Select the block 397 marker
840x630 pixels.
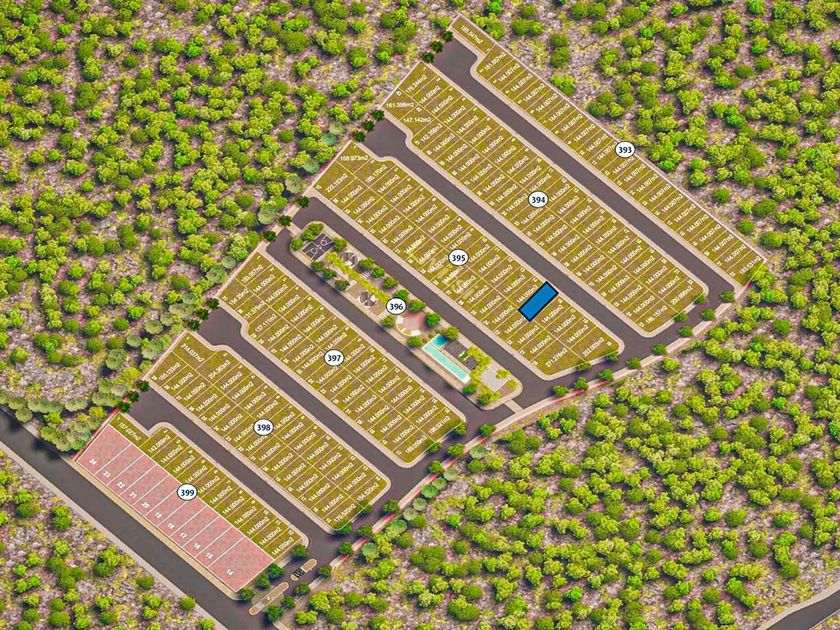[334, 357]
